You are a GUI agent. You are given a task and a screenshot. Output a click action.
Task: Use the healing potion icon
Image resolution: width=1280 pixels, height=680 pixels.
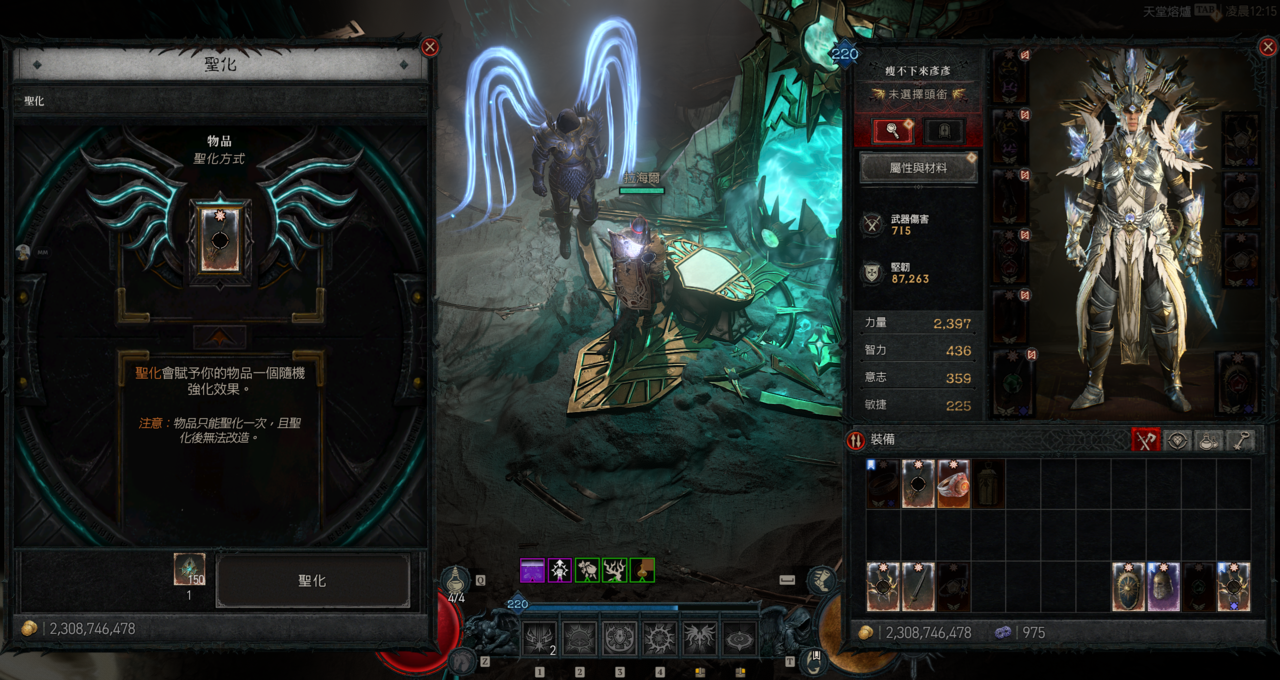coord(457,582)
